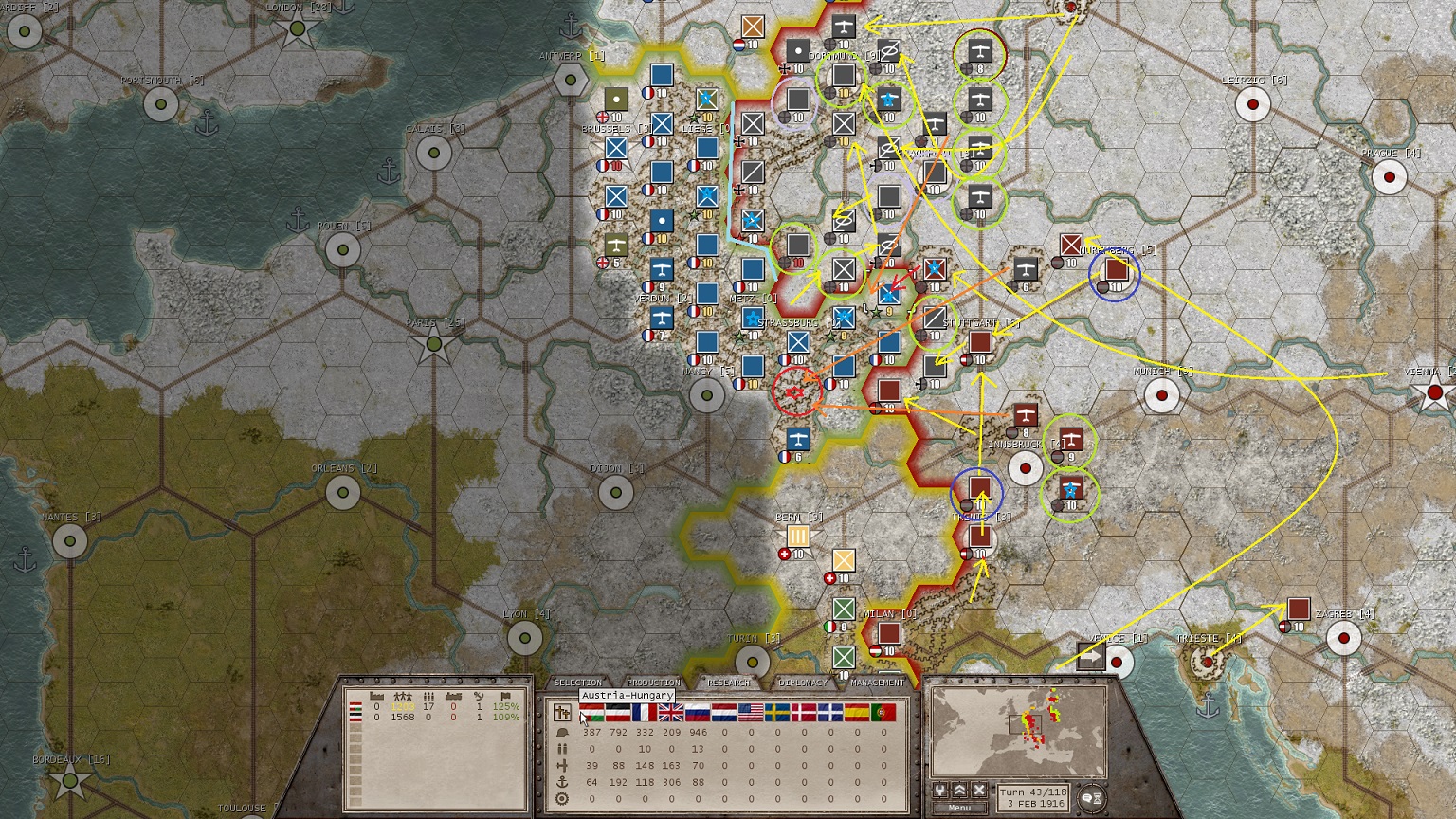Viewport: 1456px width, 819px height.
Task: Open the game Menu
Action: point(959,808)
